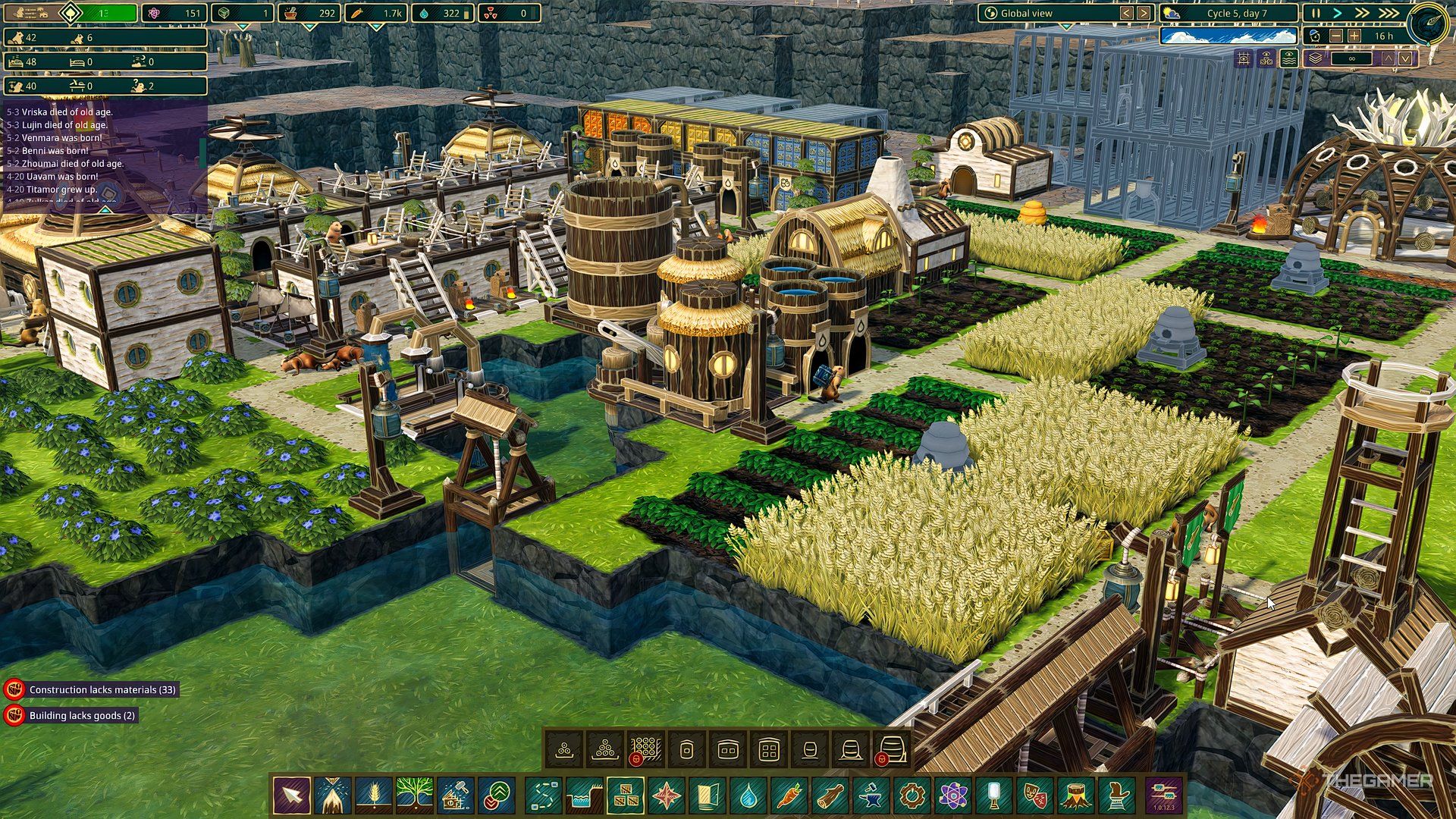Open 'Construction lacks materials (33)' alert

[102, 690]
